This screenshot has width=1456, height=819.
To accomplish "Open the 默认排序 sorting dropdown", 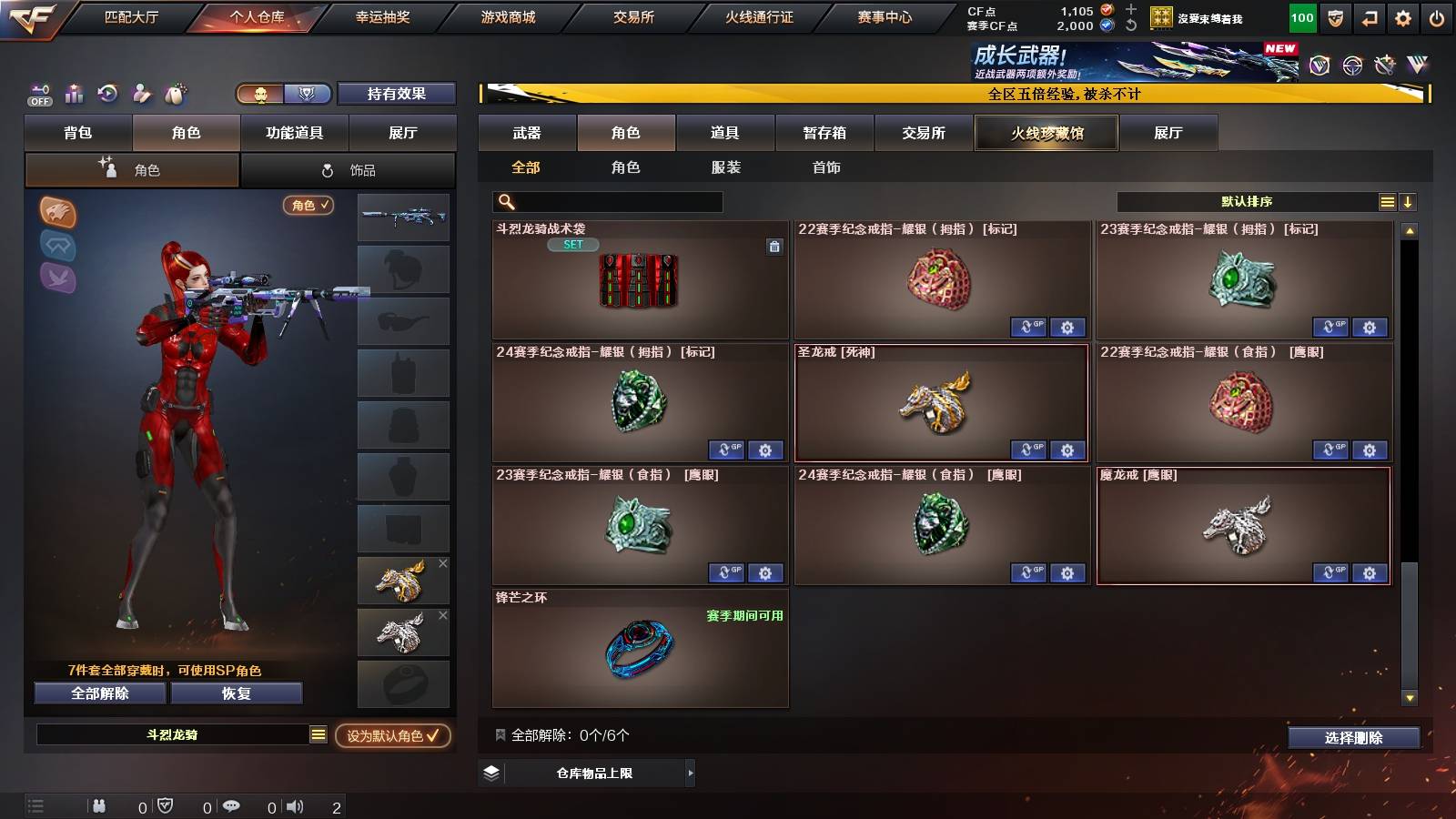I will (1247, 201).
